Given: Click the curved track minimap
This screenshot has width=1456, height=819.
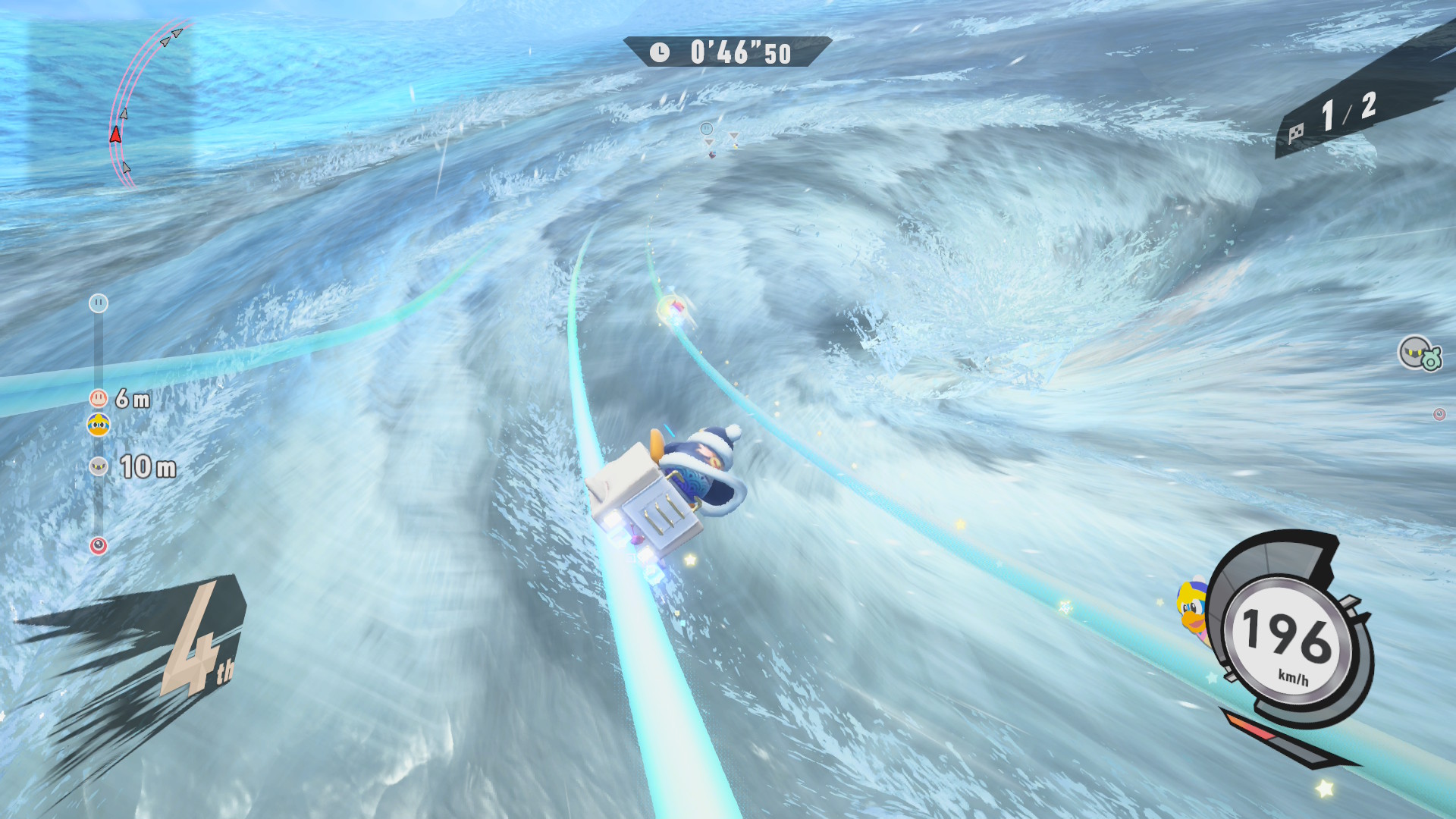Looking at the screenshot, I should coord(144,102).
